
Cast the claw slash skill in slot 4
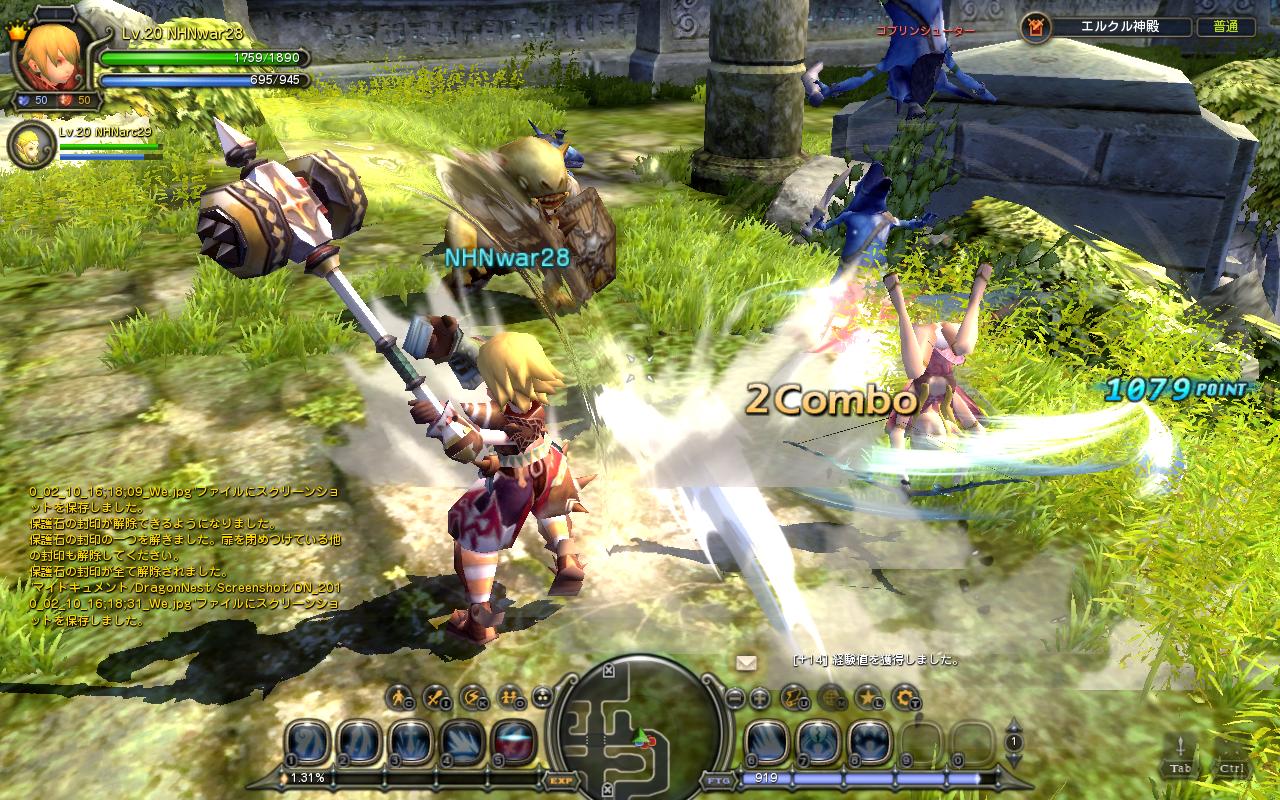463,742
